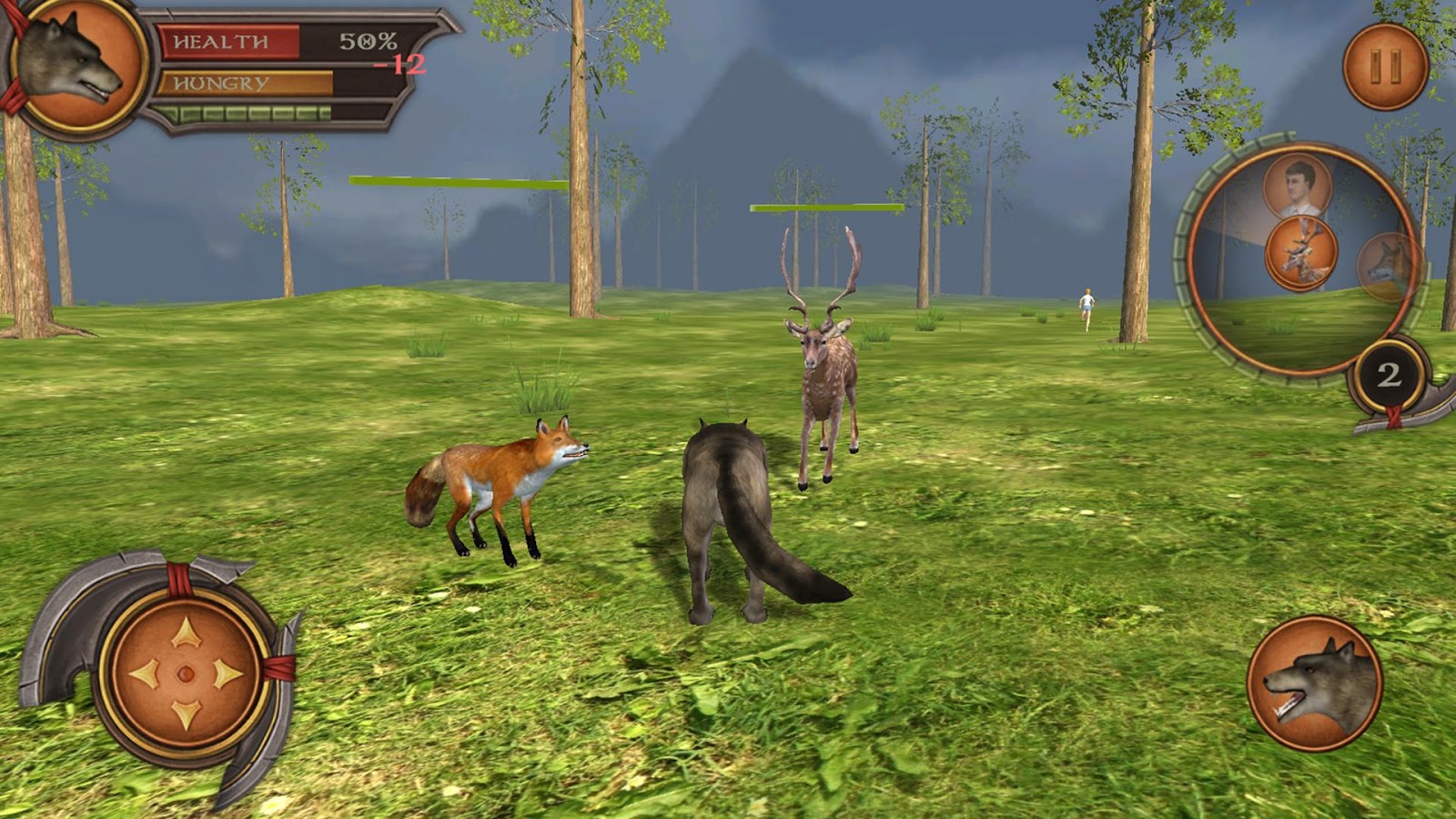Click the left arrow on the movement pad

click(x=144, y=674)
